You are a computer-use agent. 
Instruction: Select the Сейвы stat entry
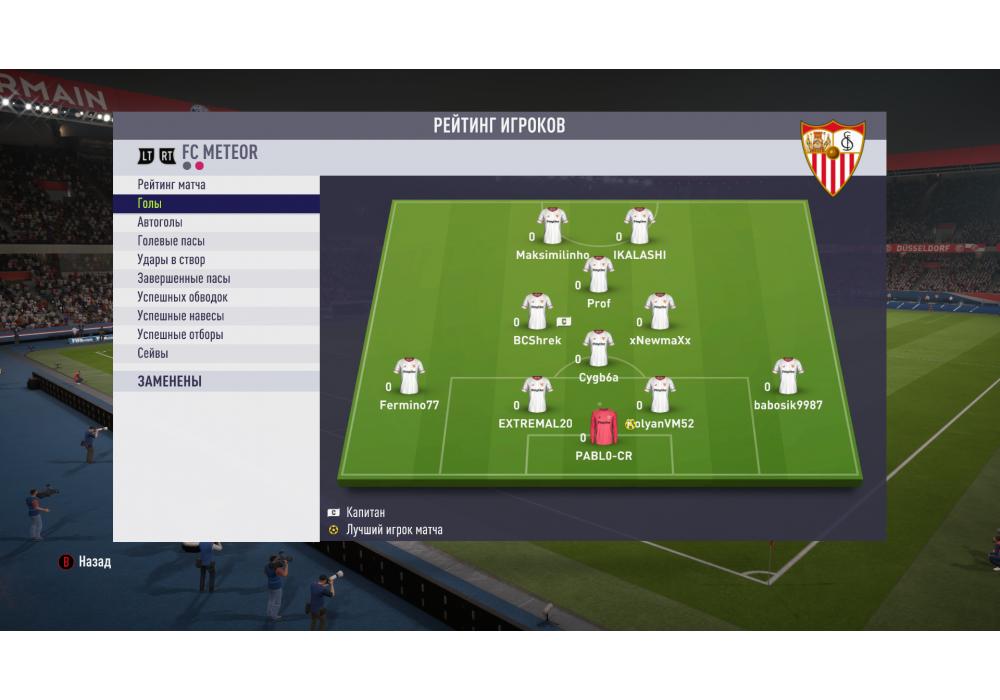(216, 353)
